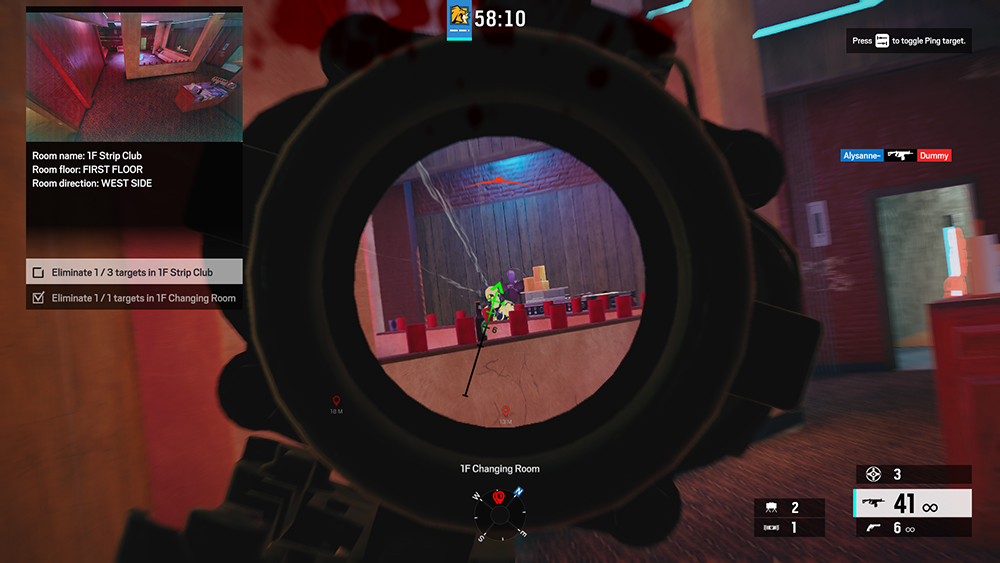Choose the barbed wire gadget slot

pyautogui.click(x=789, y=526)
